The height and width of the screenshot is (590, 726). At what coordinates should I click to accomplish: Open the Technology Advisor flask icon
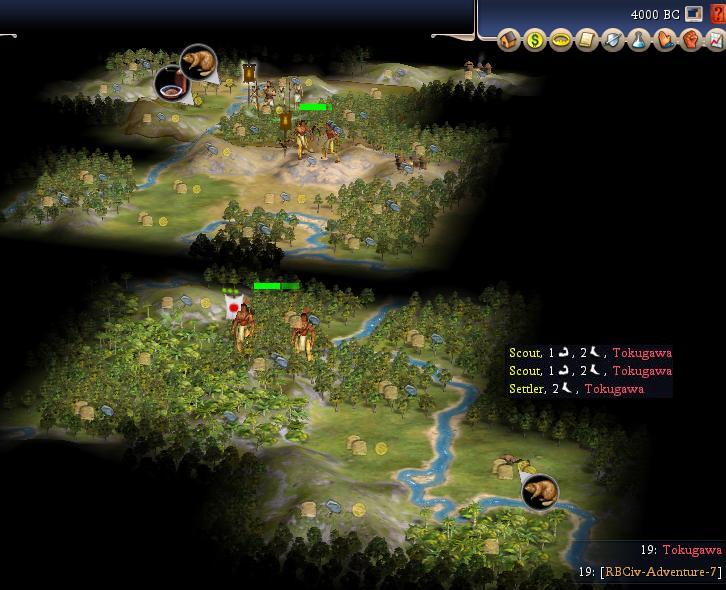pyautogui.click(x=640, y=41)
